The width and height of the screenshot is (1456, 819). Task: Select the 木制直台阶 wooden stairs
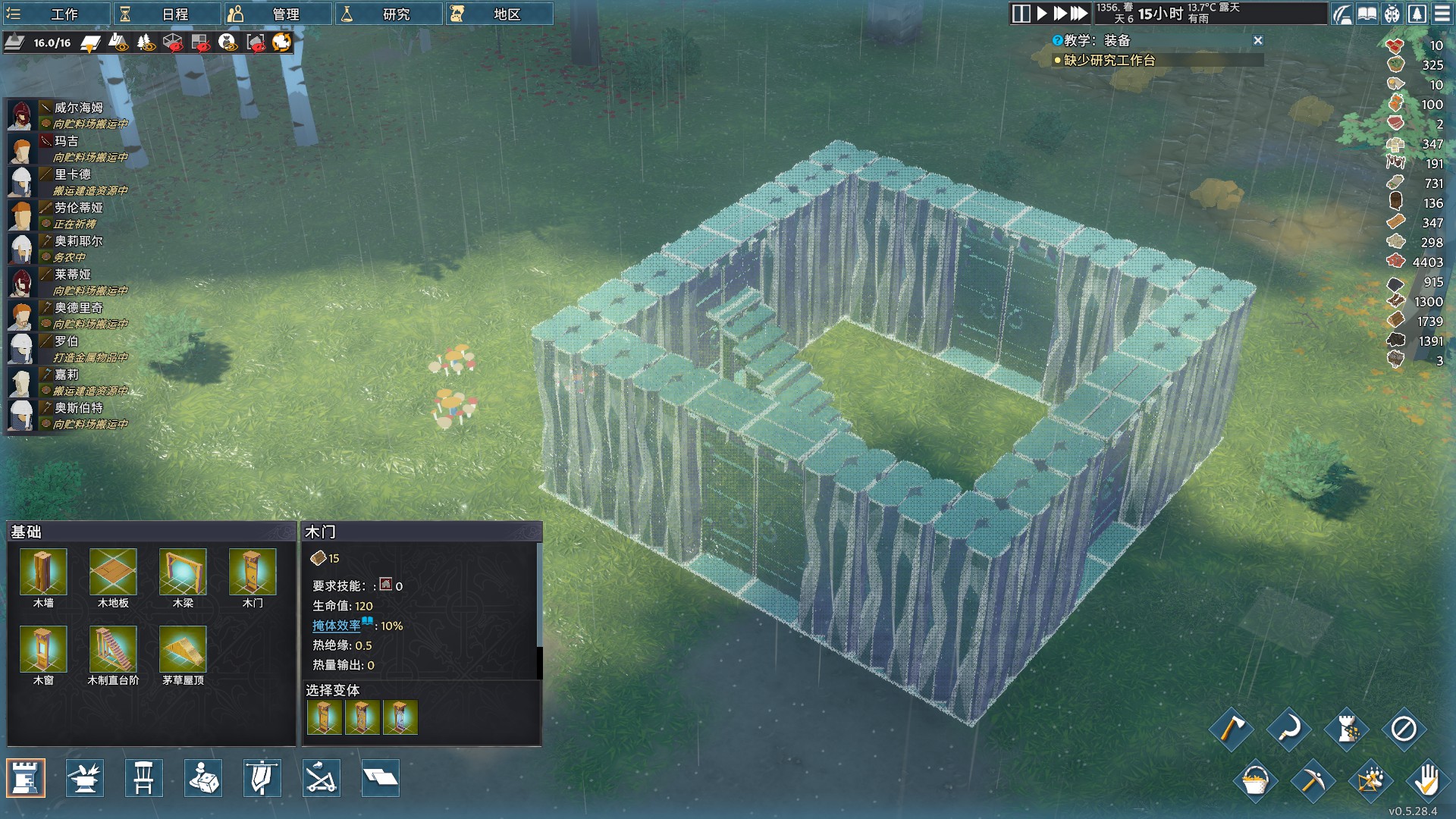[113, 650]
